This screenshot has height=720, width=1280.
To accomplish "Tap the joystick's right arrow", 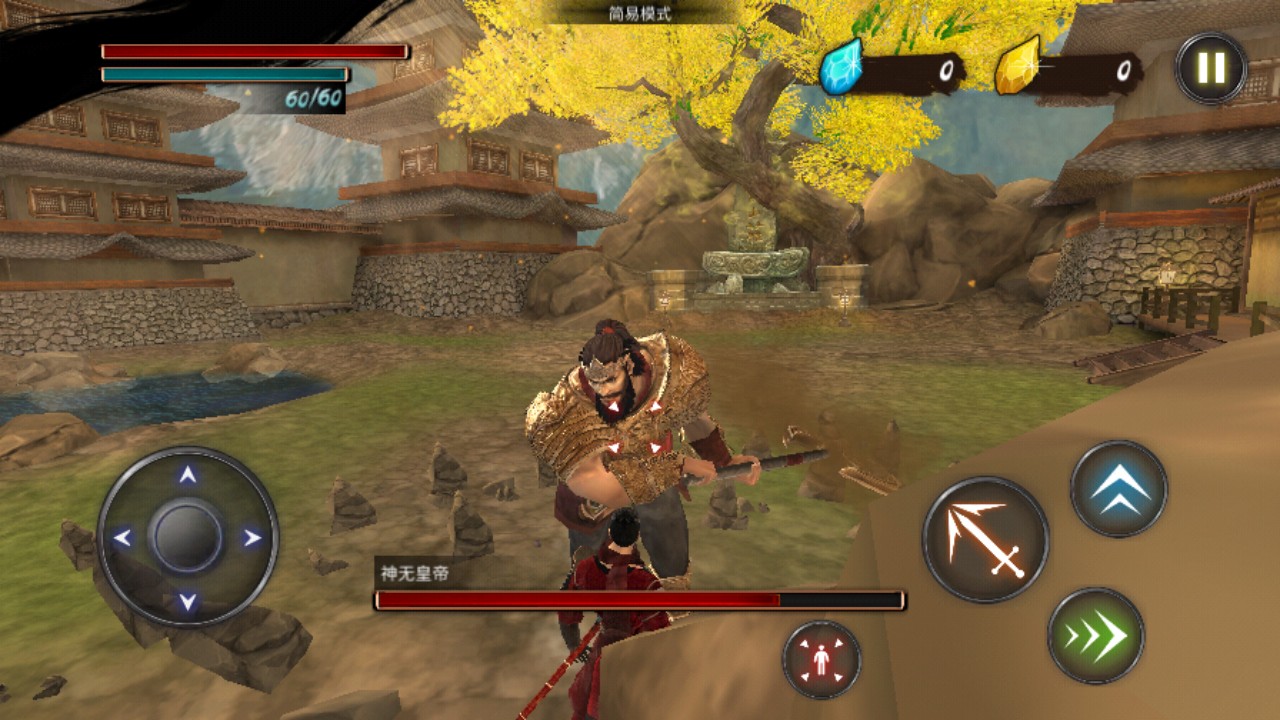I will (252, 538).
